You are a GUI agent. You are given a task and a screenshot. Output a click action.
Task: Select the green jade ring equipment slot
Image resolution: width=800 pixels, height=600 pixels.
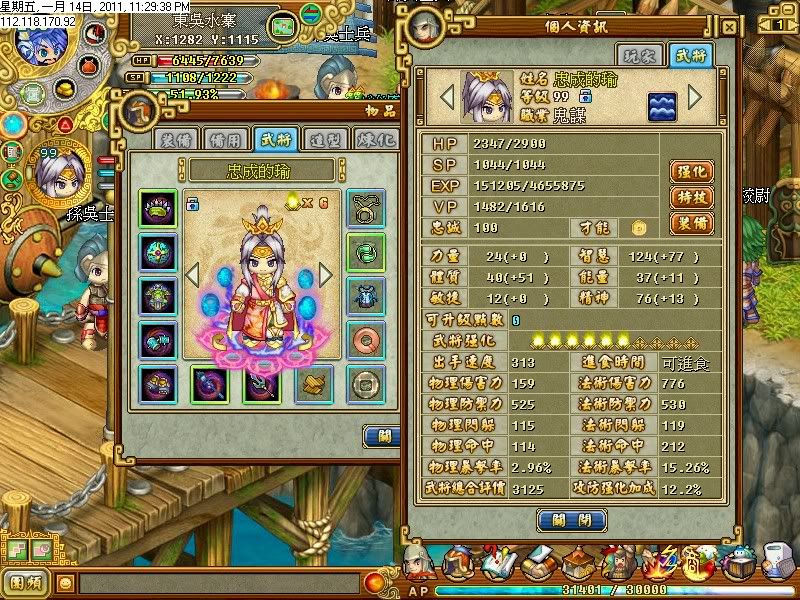pos(366,252)
